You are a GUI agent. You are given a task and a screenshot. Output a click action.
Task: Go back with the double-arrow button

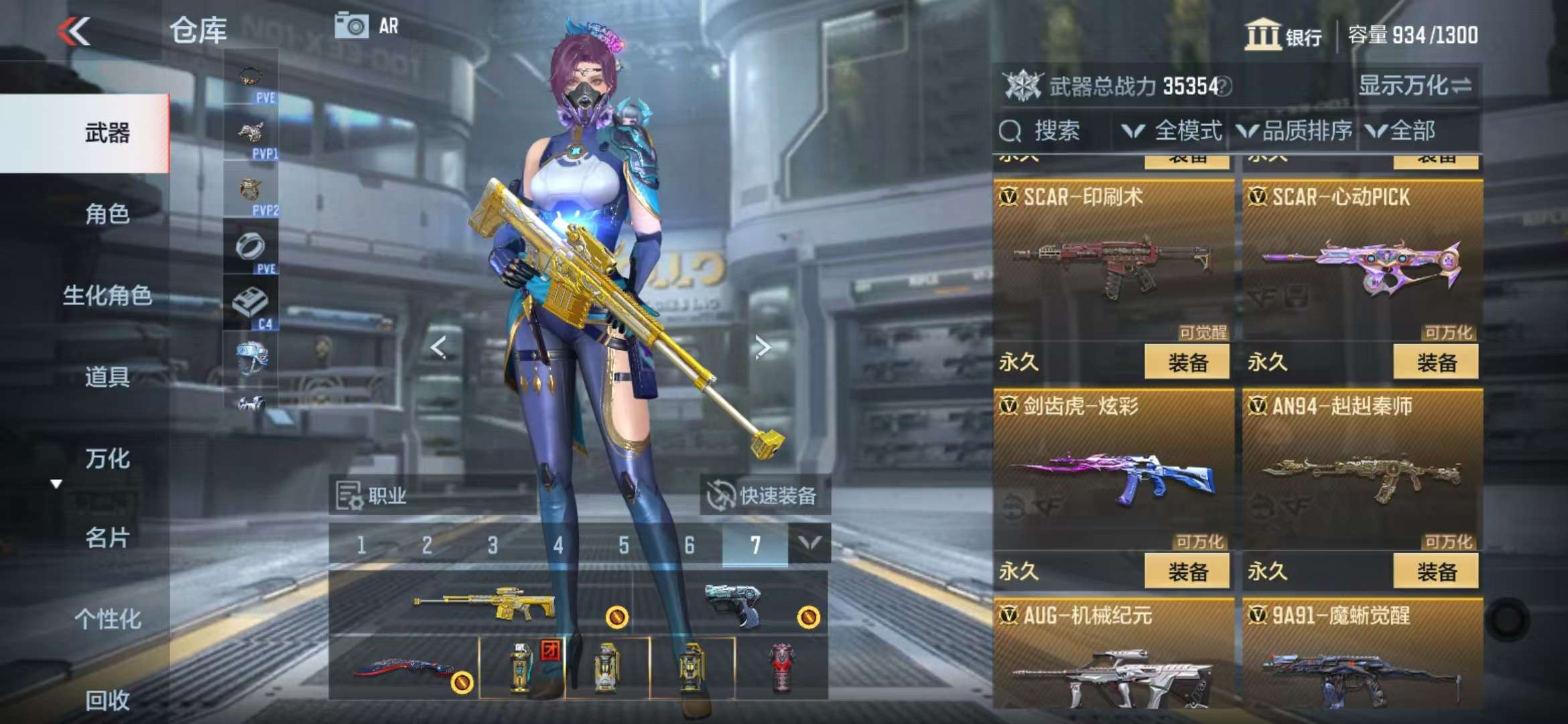(x=74, y=31)
